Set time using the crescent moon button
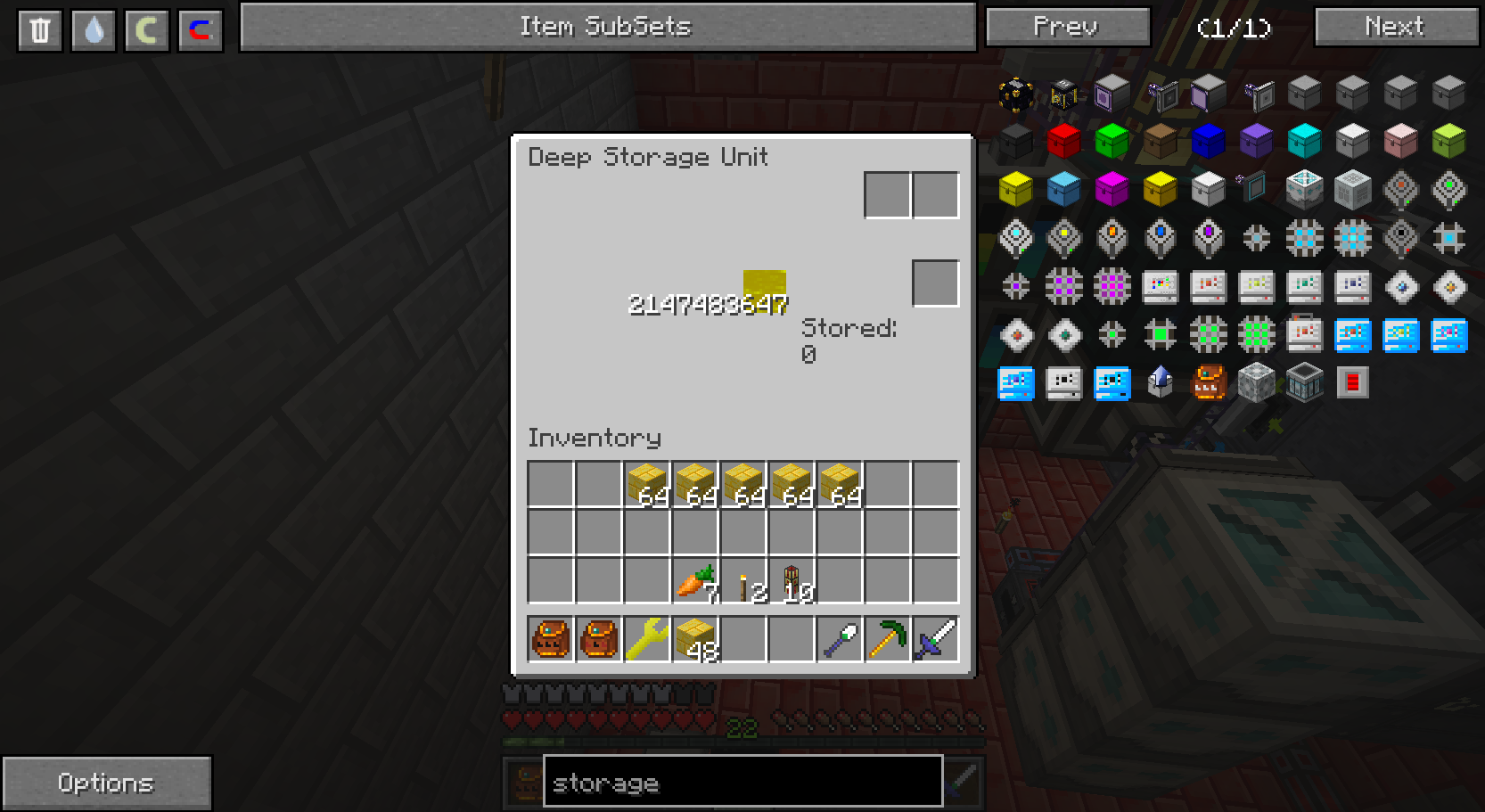The image size is (1485, 812). 147,30
